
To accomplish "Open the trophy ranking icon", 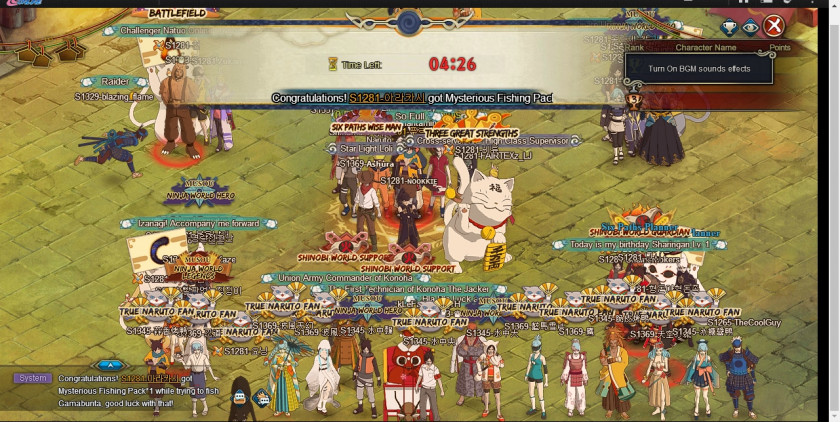I will 730,27.
